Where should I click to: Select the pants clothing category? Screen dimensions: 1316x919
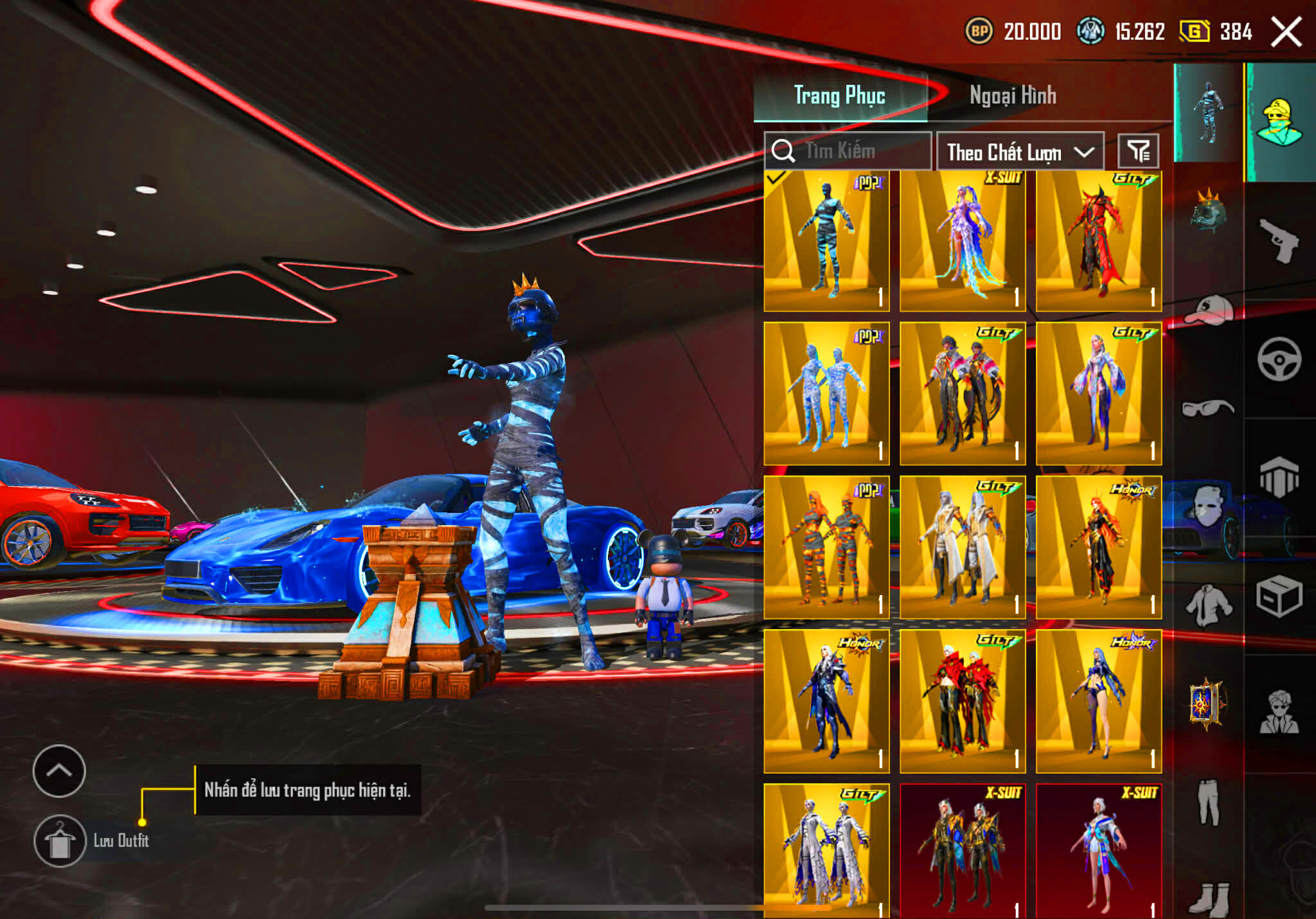point(1208,802)
